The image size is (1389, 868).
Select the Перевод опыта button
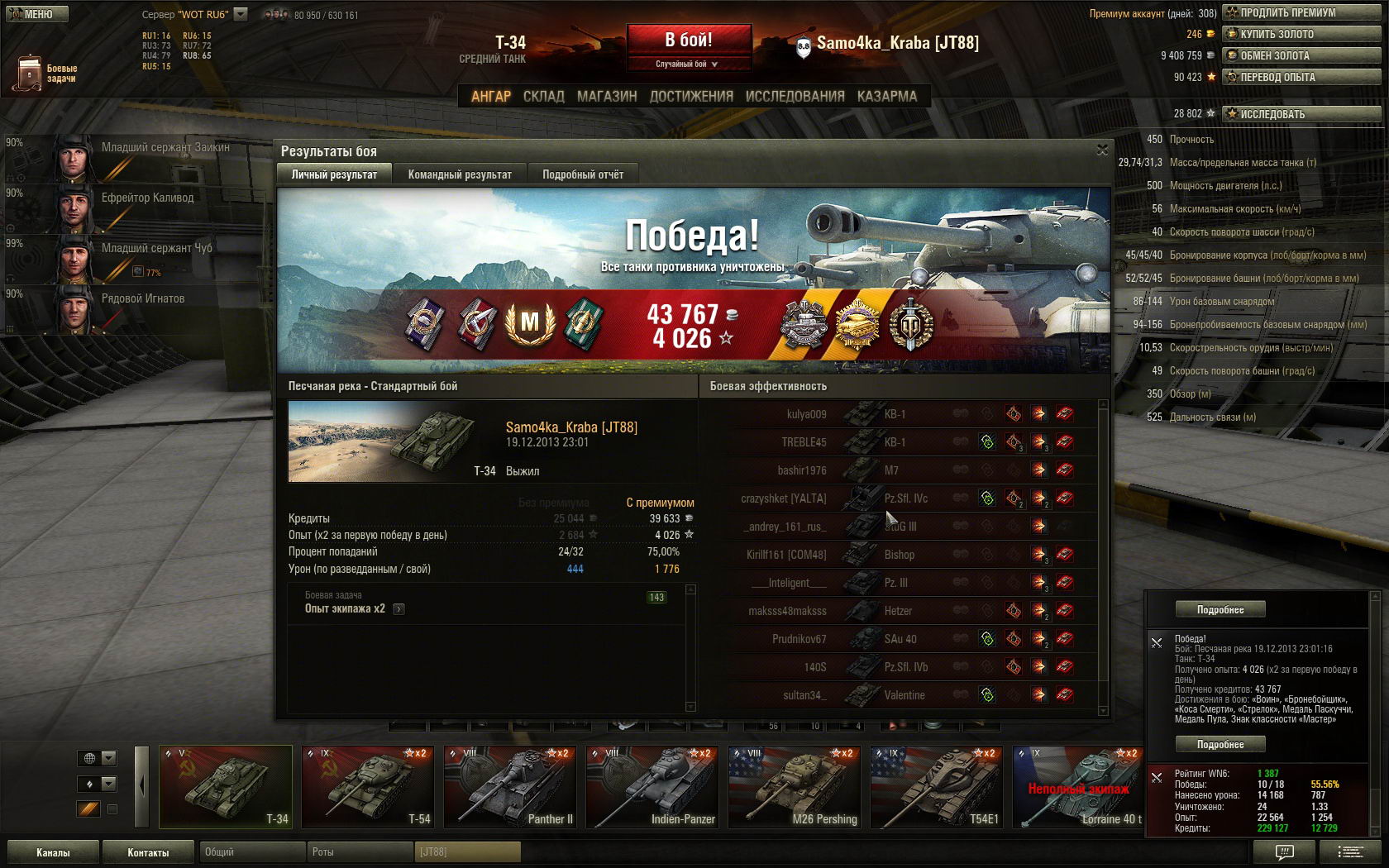pos(1301,77)
